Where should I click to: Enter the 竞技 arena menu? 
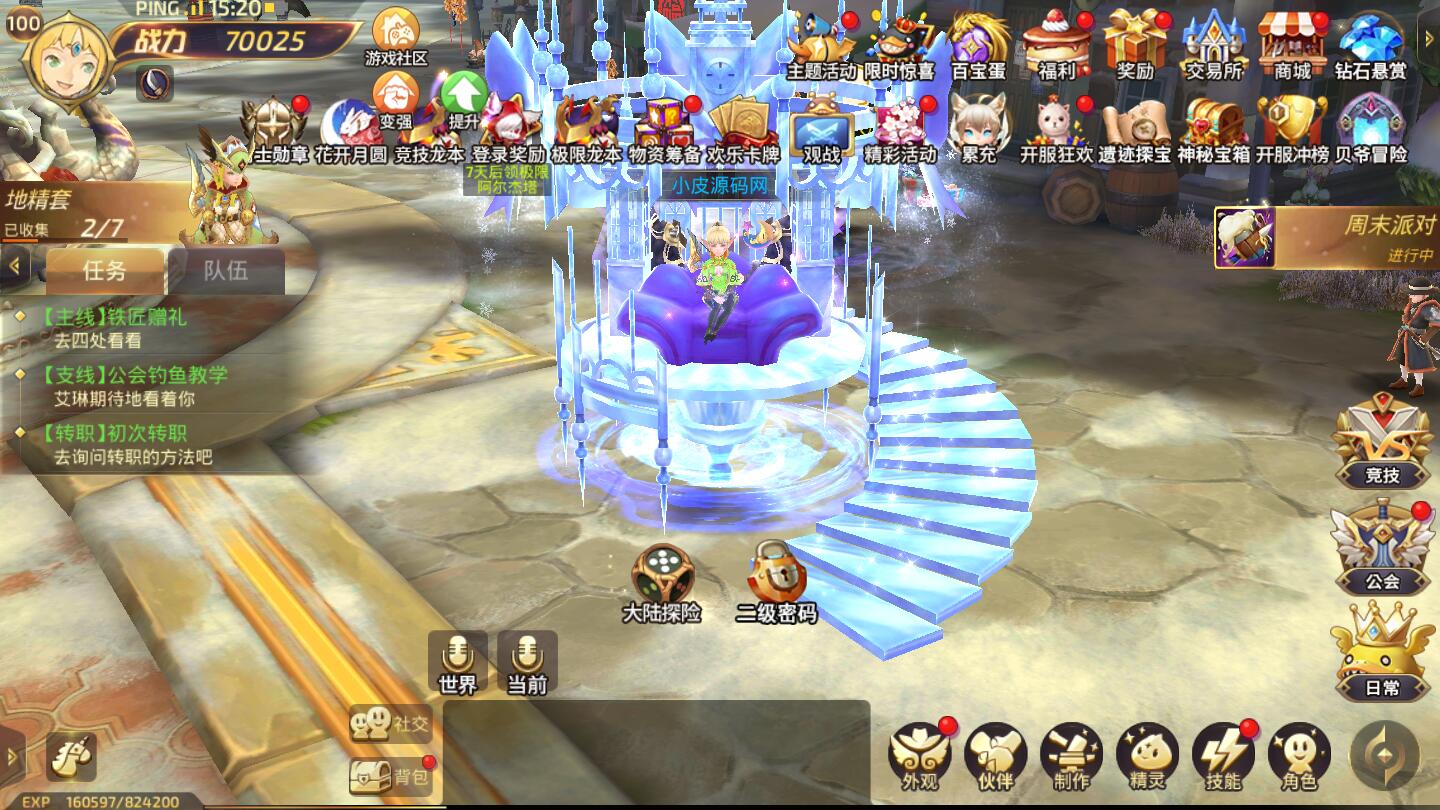pyautogui.click(x=1382, y=440)
